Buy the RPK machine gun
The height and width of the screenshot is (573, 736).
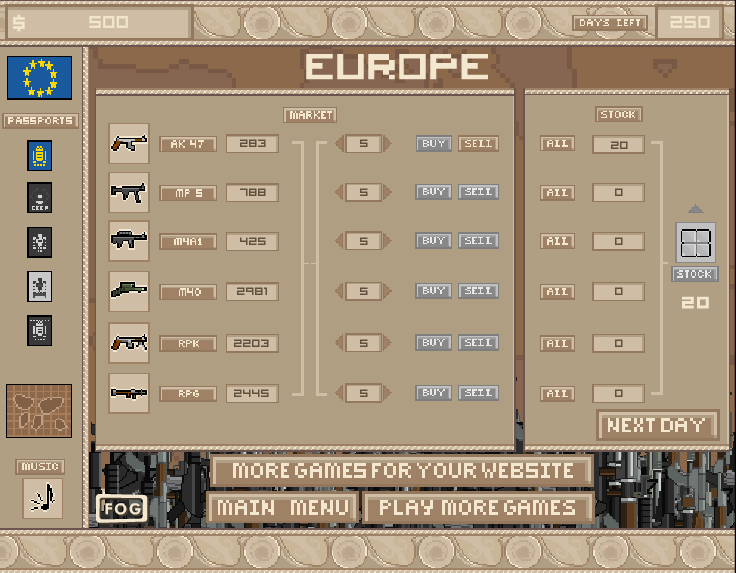coord(433,343)
